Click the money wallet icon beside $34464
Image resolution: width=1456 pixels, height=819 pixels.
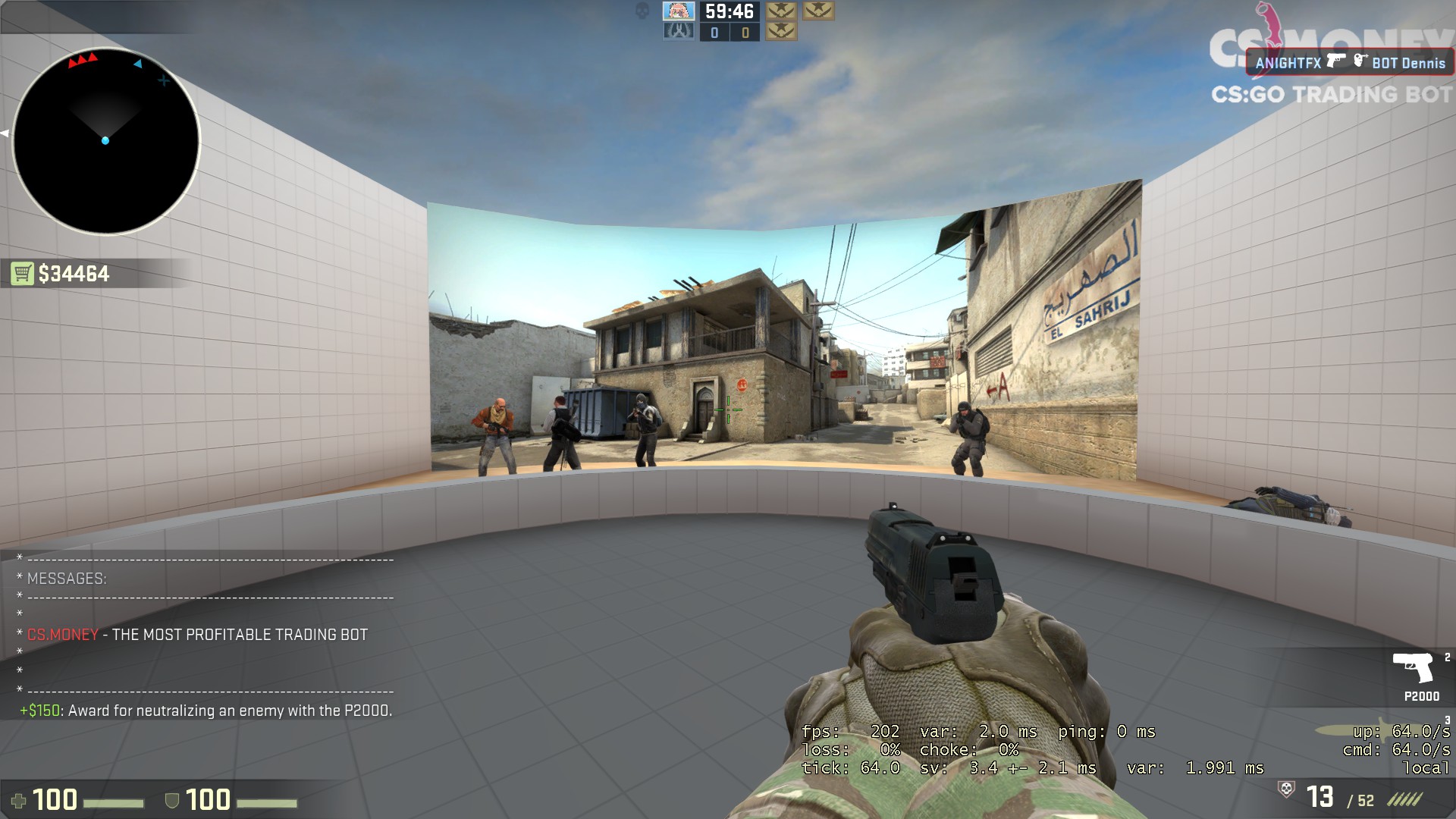click(x=23, y=275)
